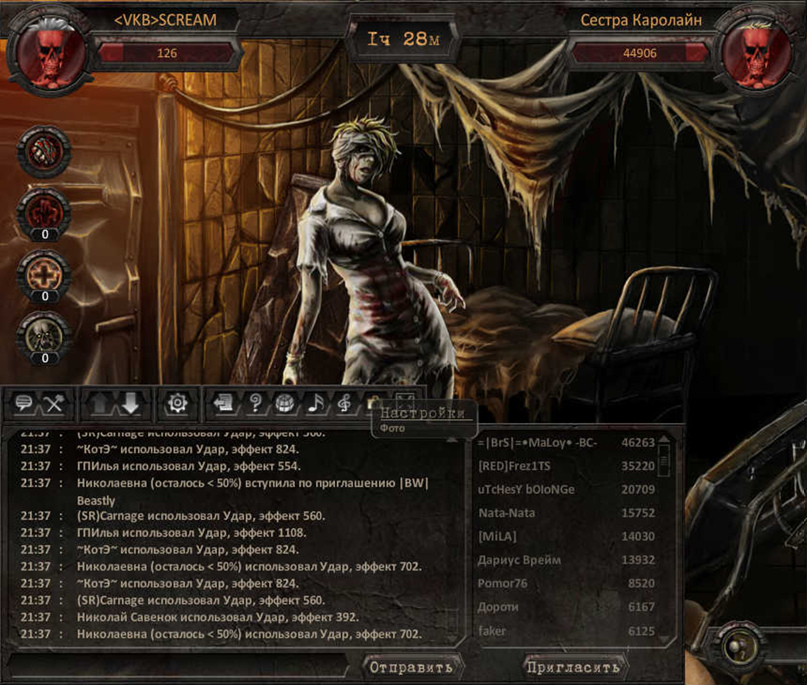The width and height of the screenshot is (807, 685).
Task: Open help with the question mark icon
Action: tap(255, 403)
